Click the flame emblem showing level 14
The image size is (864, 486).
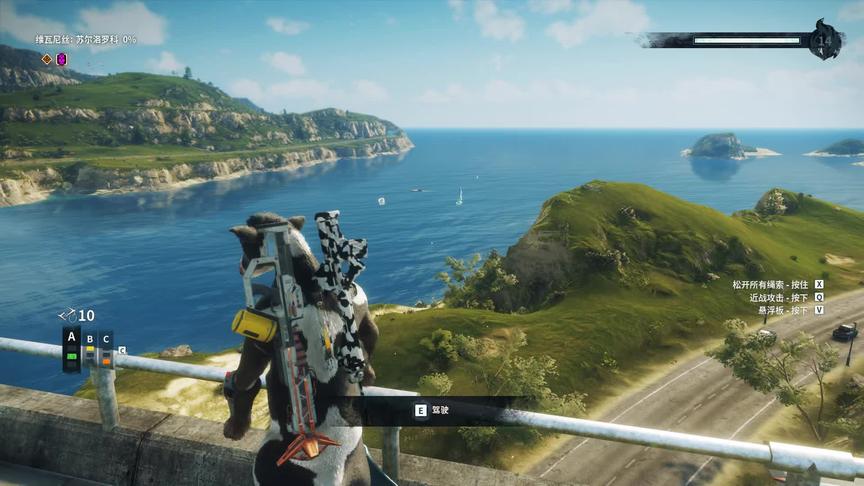[826, 41]
